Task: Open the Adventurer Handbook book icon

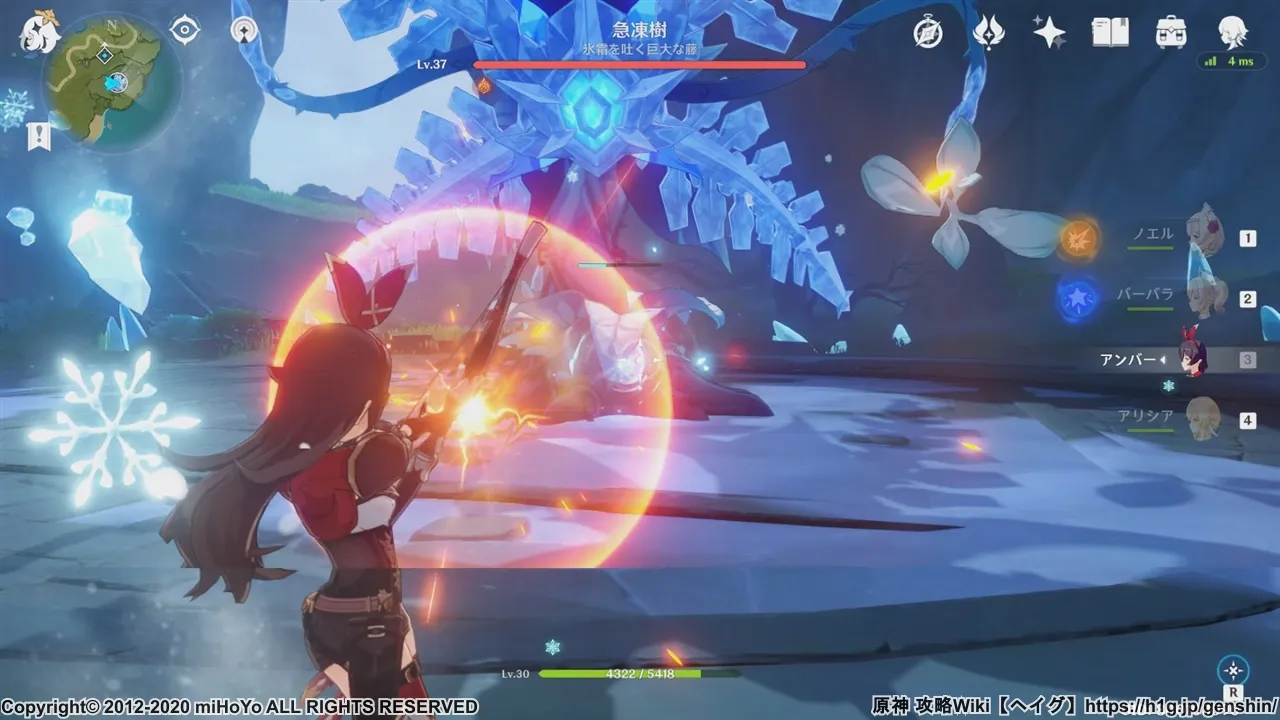Action: coord(1110,32)
